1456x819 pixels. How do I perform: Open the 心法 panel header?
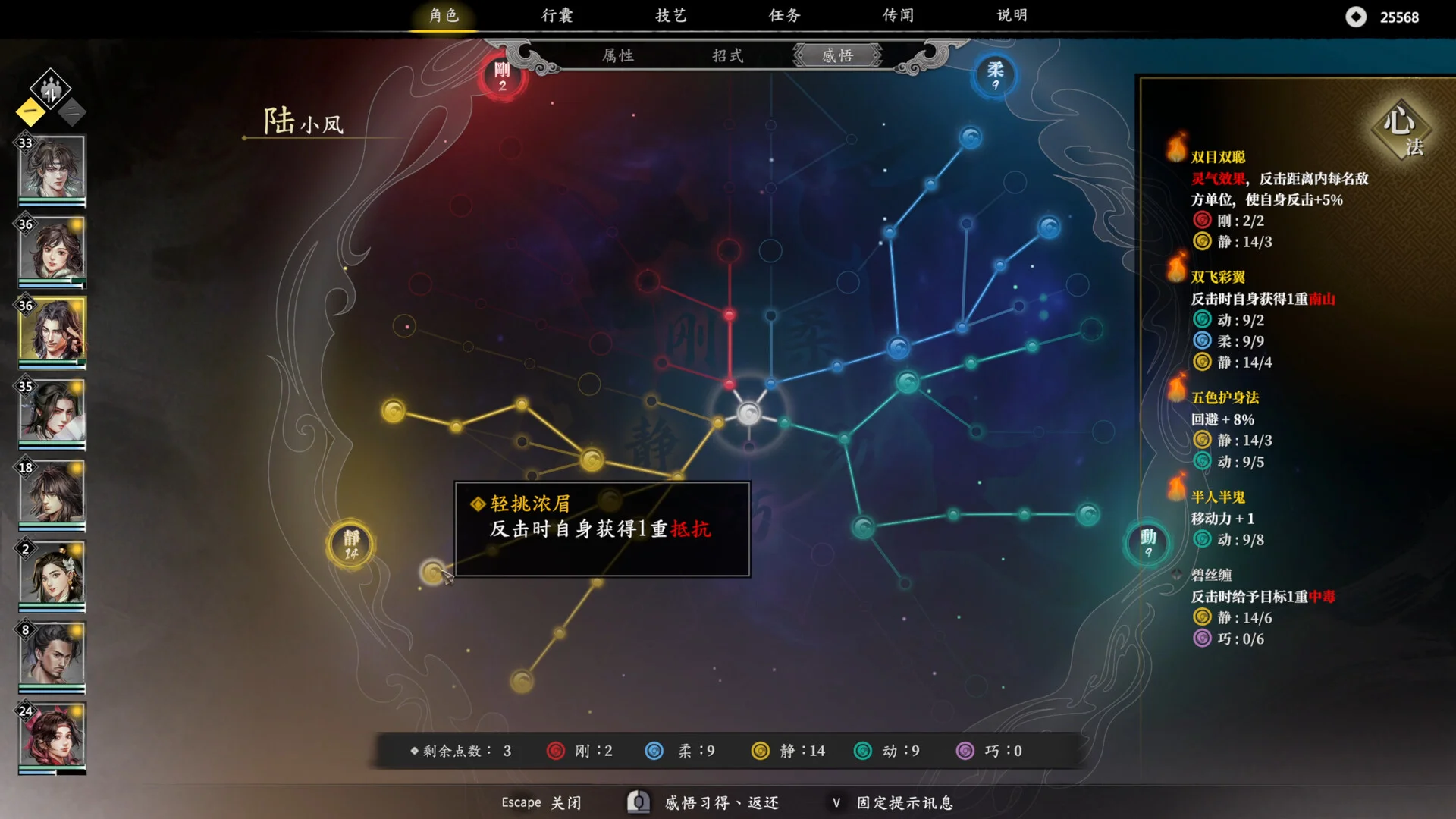1401,129
